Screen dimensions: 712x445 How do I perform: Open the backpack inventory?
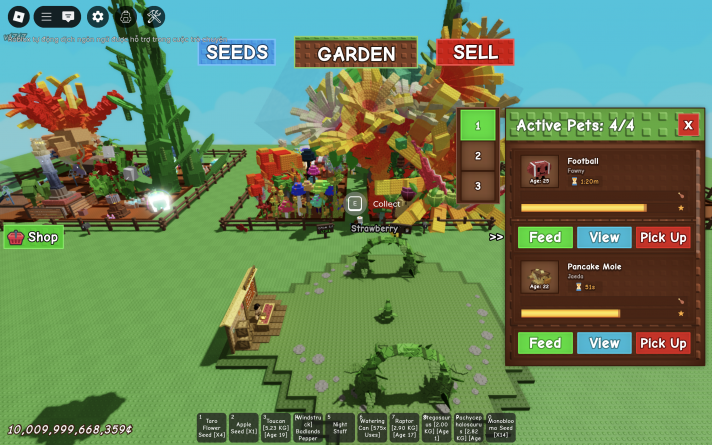point(125,16)
